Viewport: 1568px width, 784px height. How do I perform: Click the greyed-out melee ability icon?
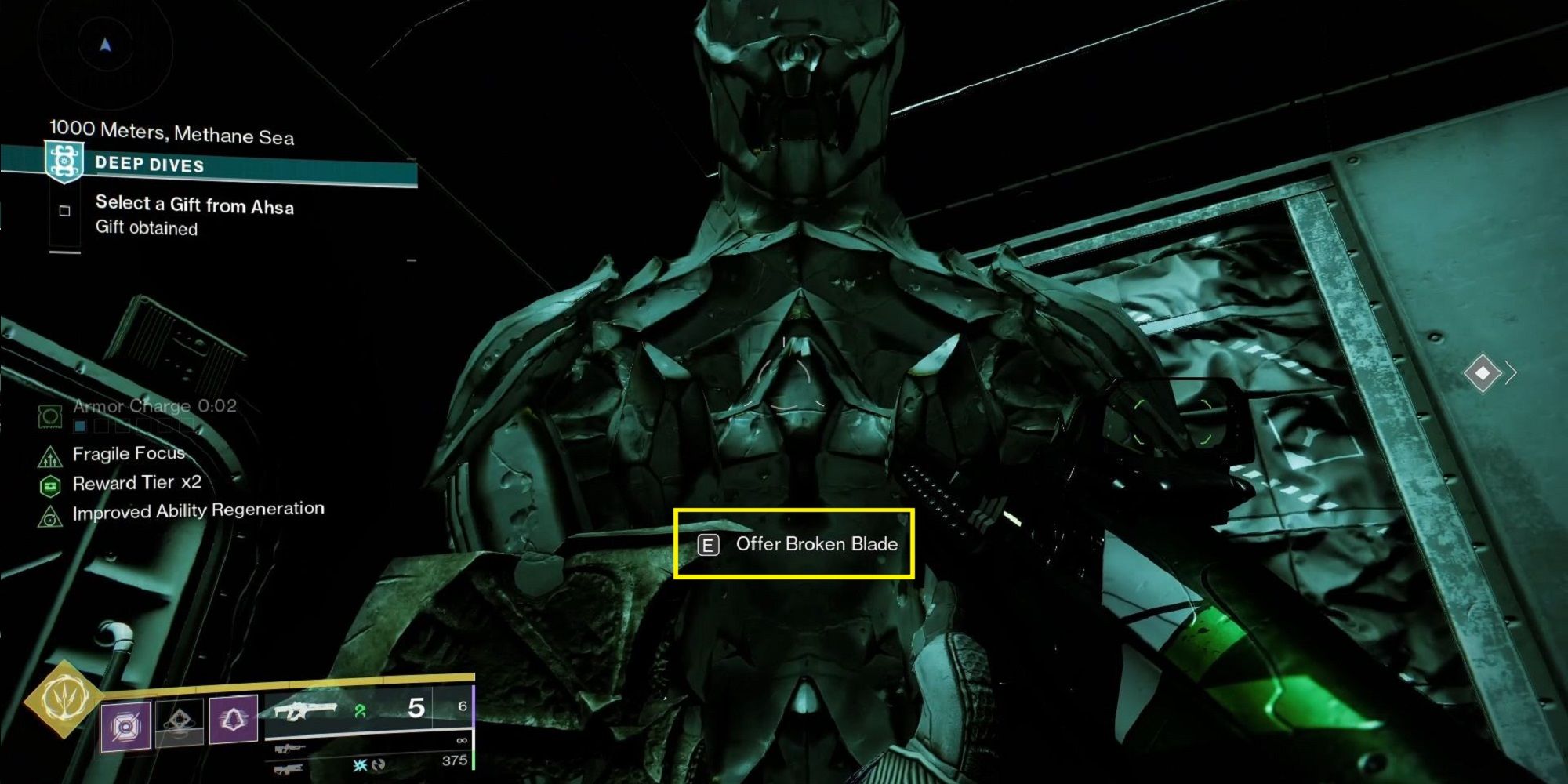[180, 721]
